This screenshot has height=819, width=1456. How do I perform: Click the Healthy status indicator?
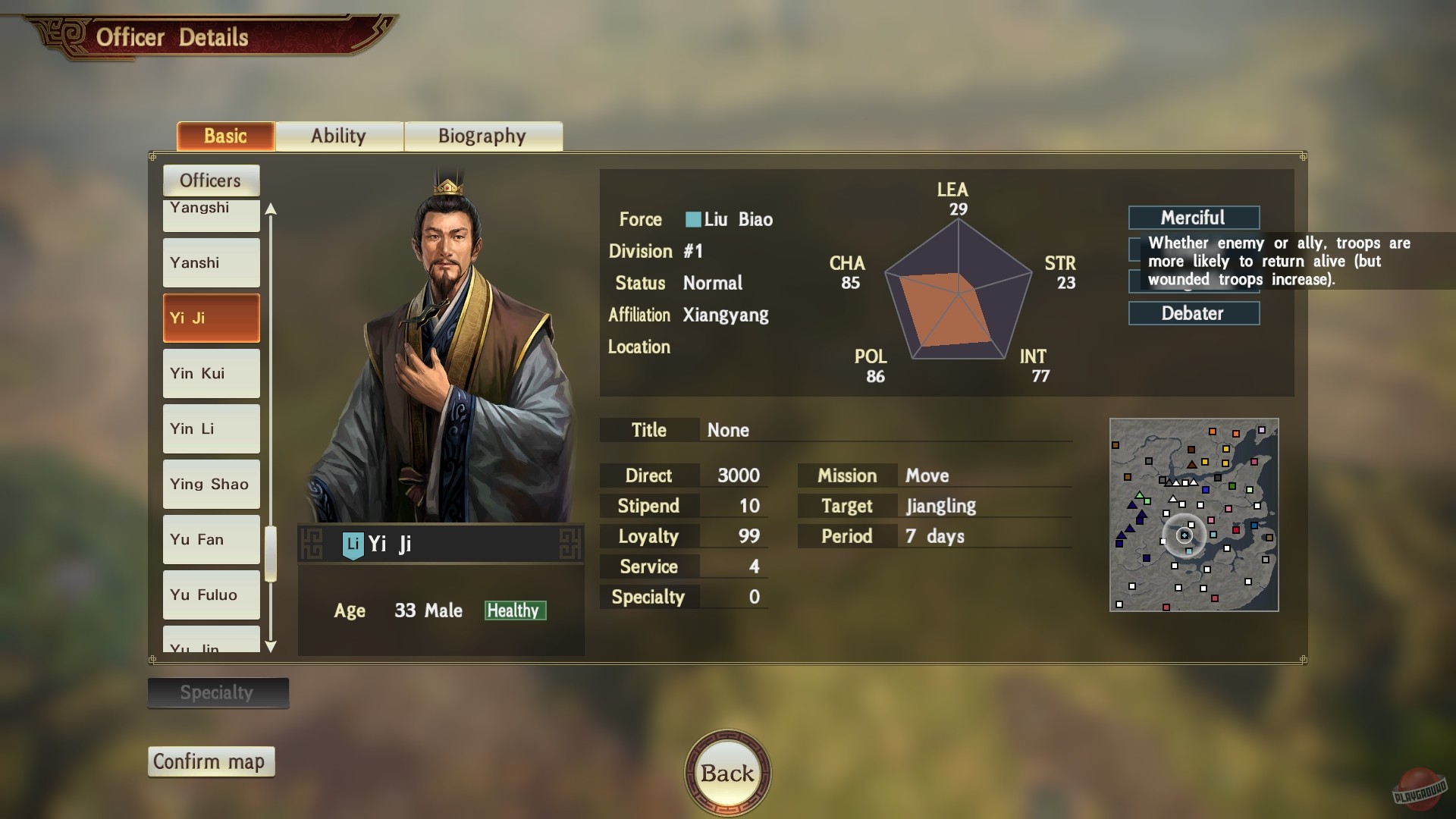pos(515,610)
